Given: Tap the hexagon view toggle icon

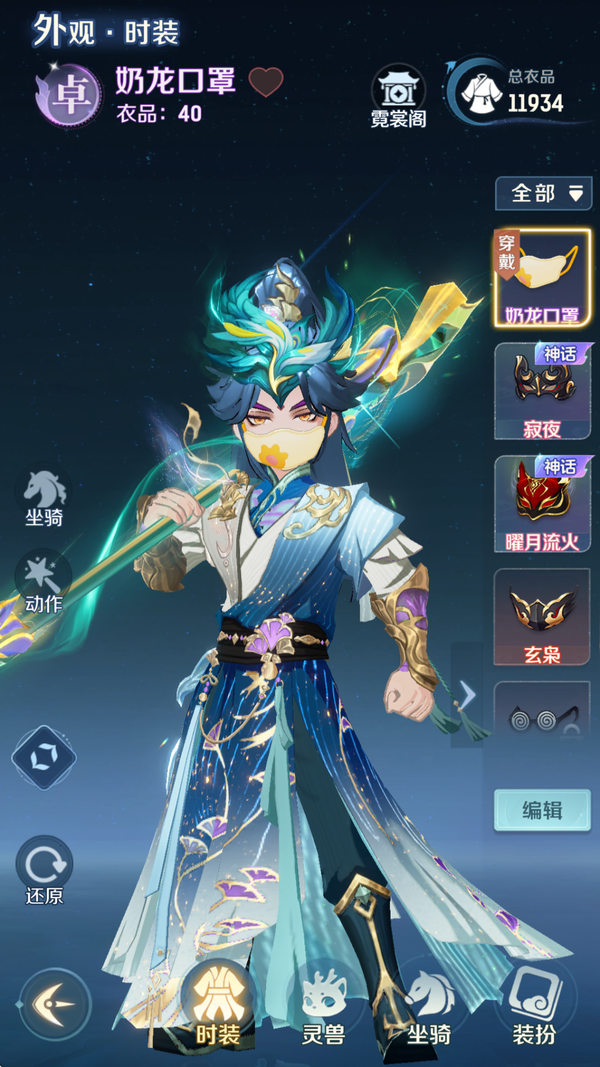Looking at the screenshot, I should point(44,757).
